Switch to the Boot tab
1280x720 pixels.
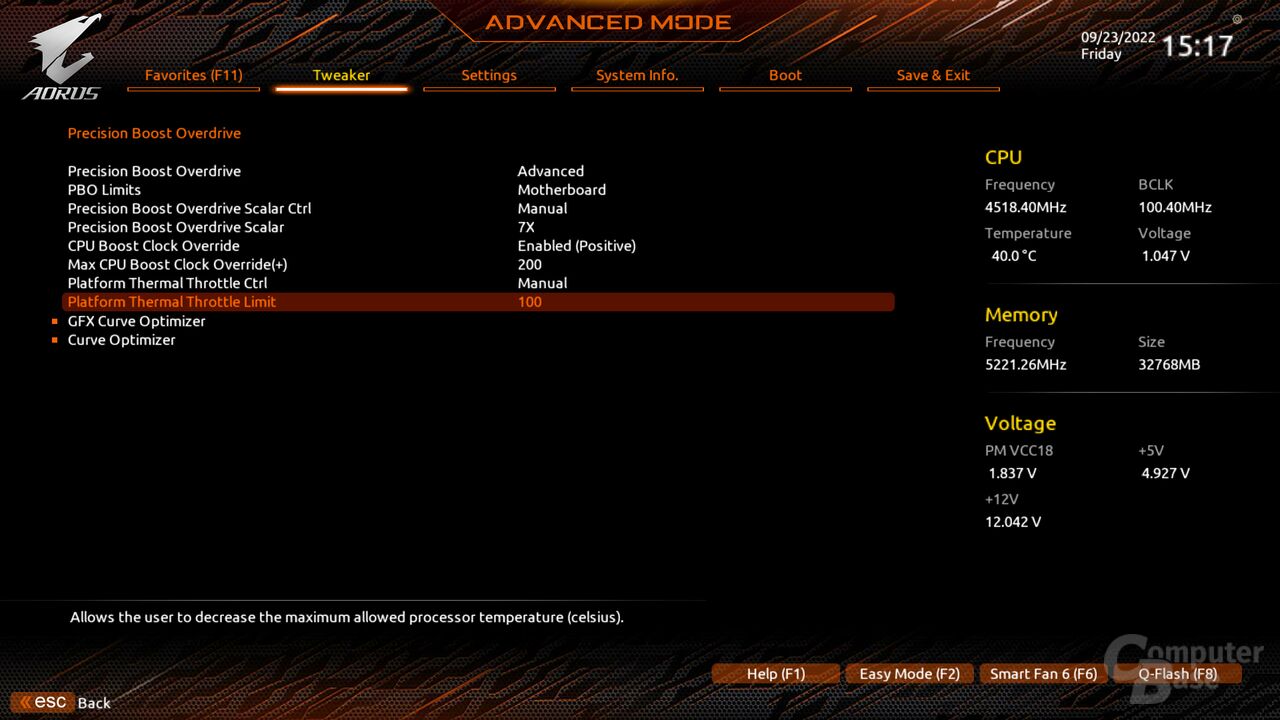(x=785, y=75)
